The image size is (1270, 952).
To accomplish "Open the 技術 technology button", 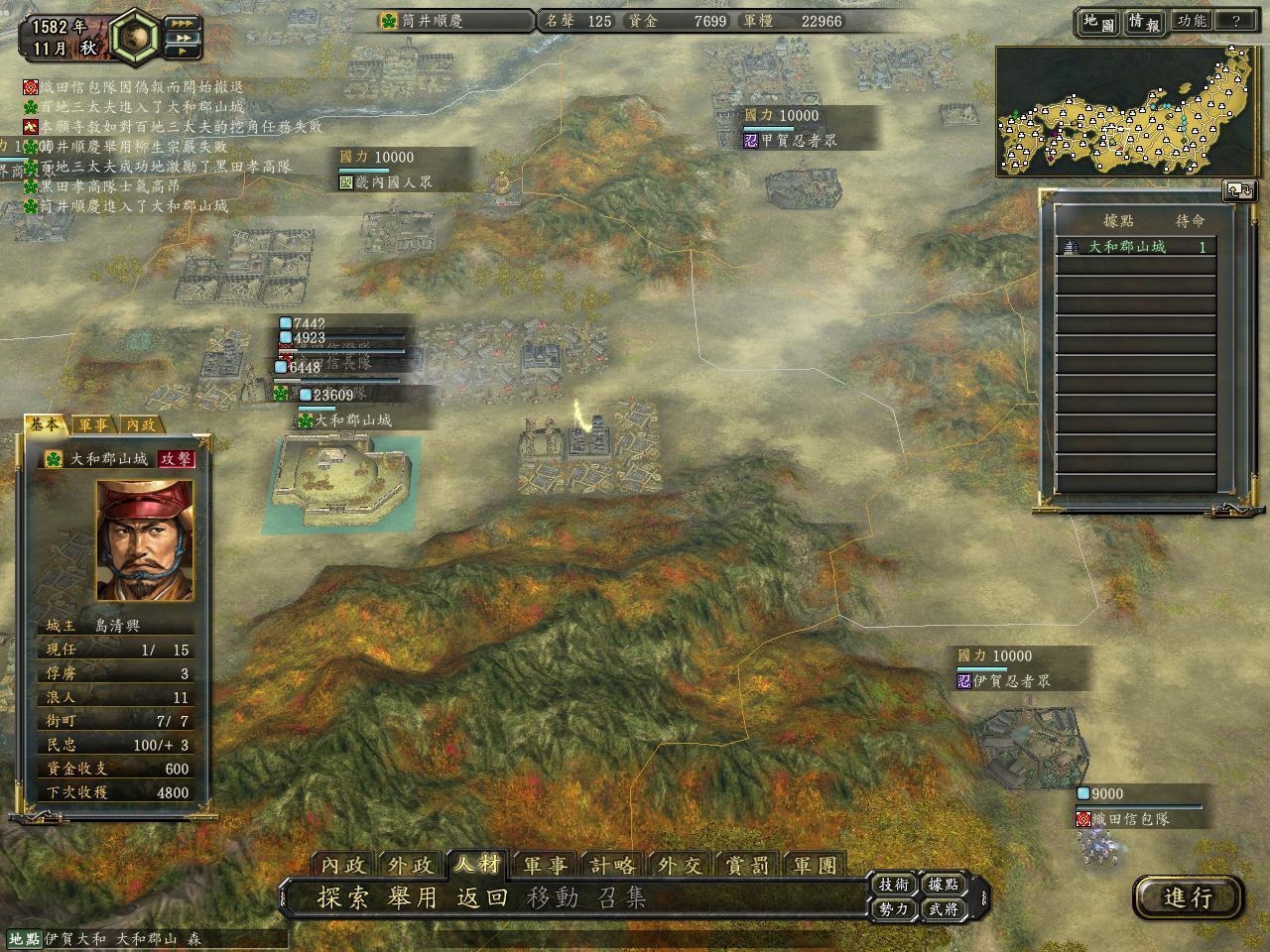I will 893,885.
